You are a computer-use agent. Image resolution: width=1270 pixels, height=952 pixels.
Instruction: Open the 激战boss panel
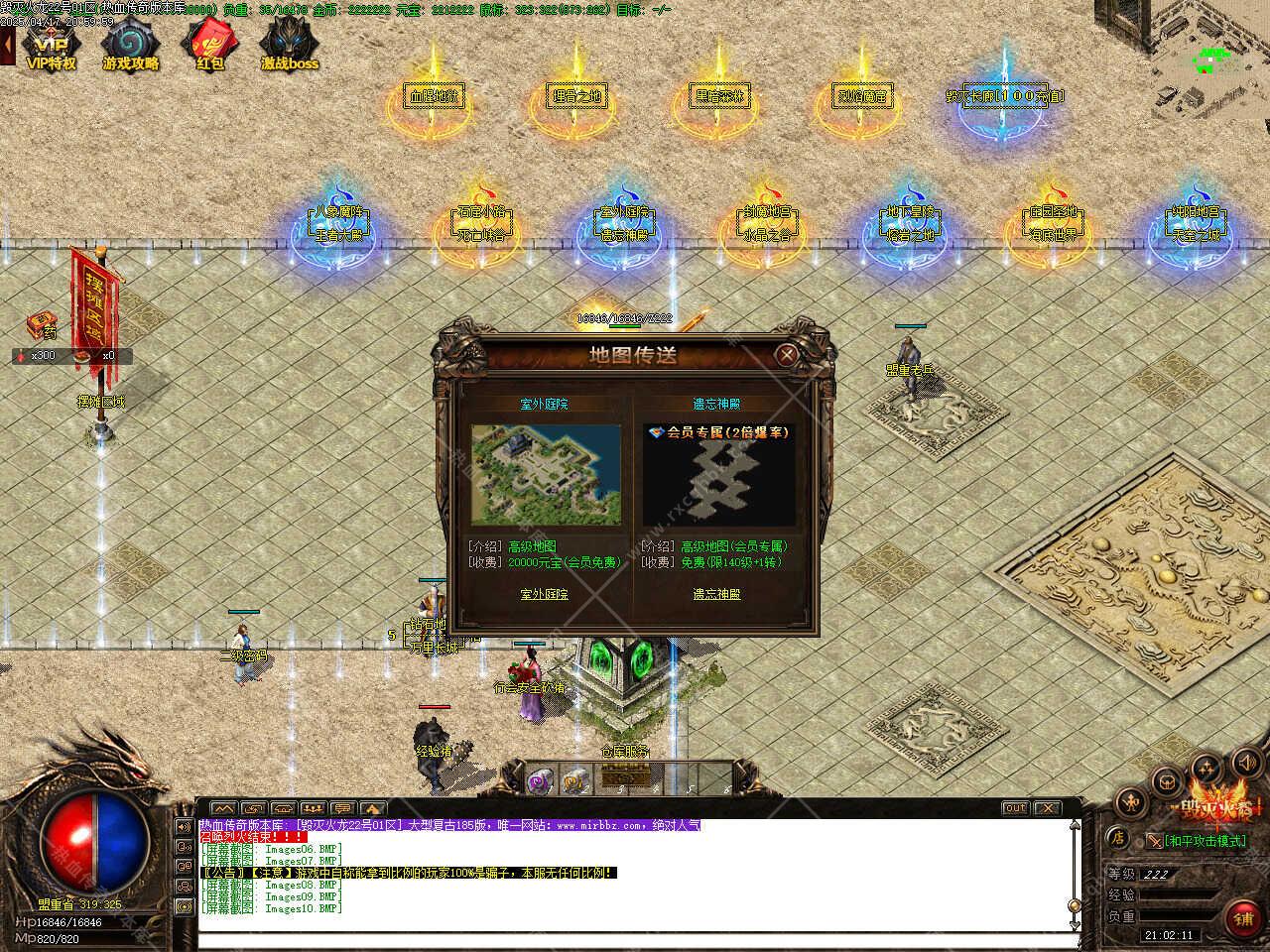(289, 47)
